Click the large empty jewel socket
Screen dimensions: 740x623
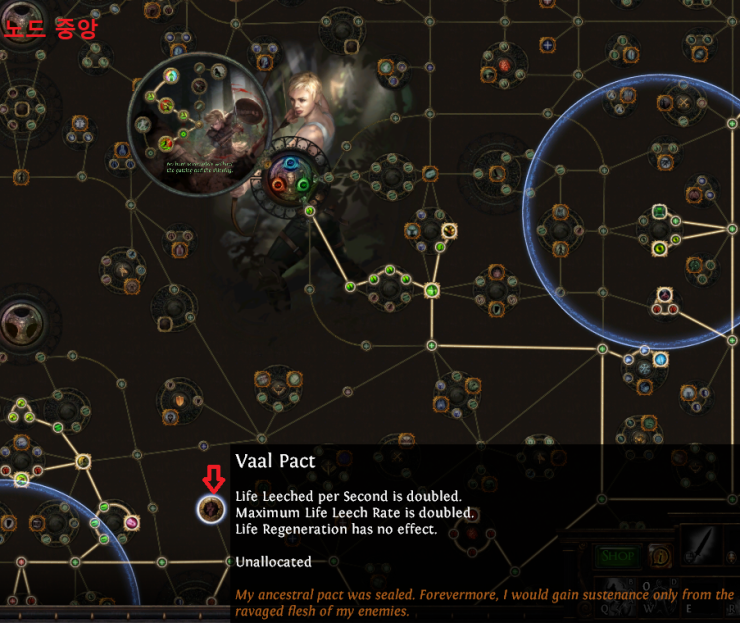22,325
